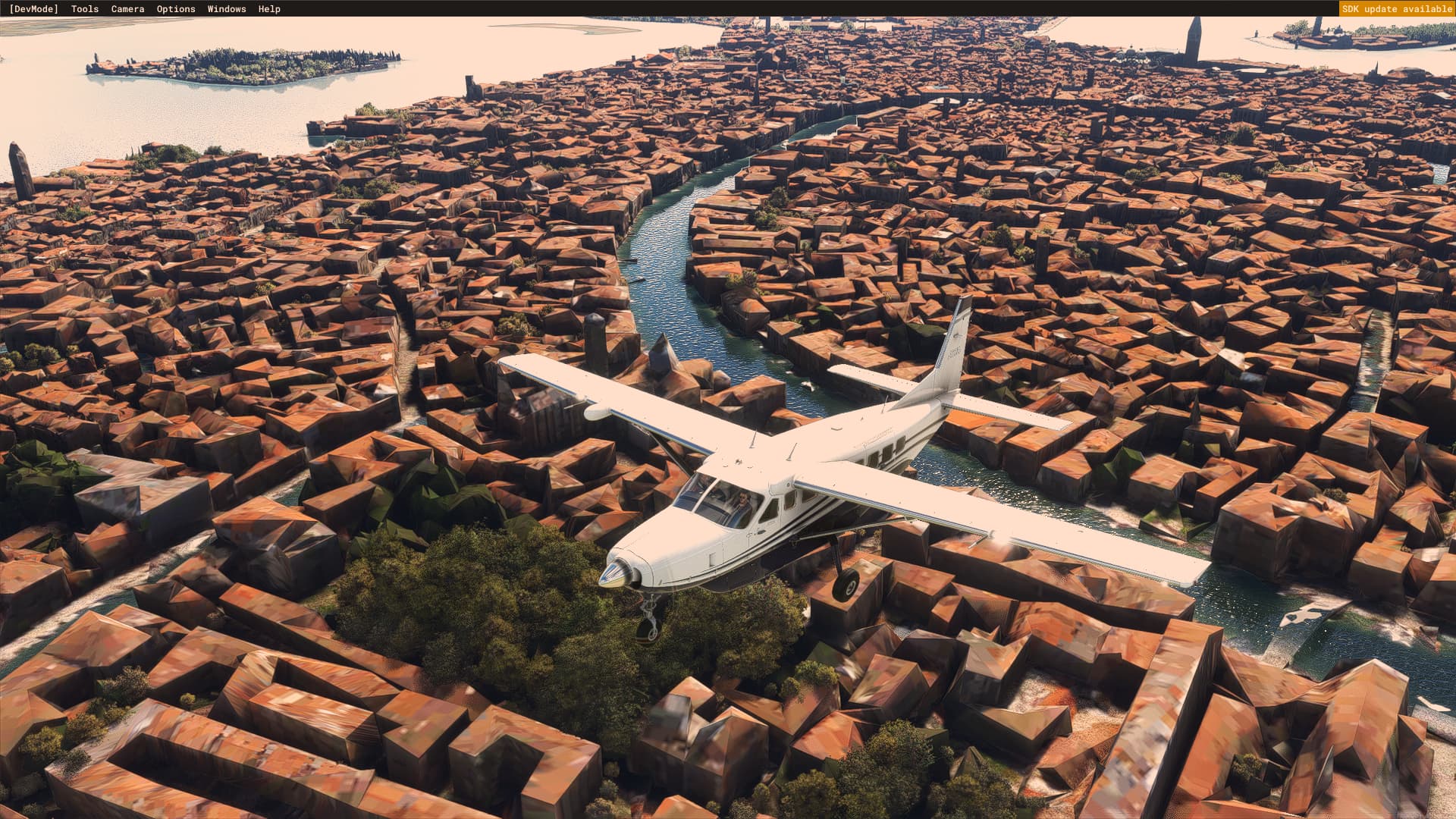
Task: Open camera controls via Camera menu
Action: tap(127, 8)
